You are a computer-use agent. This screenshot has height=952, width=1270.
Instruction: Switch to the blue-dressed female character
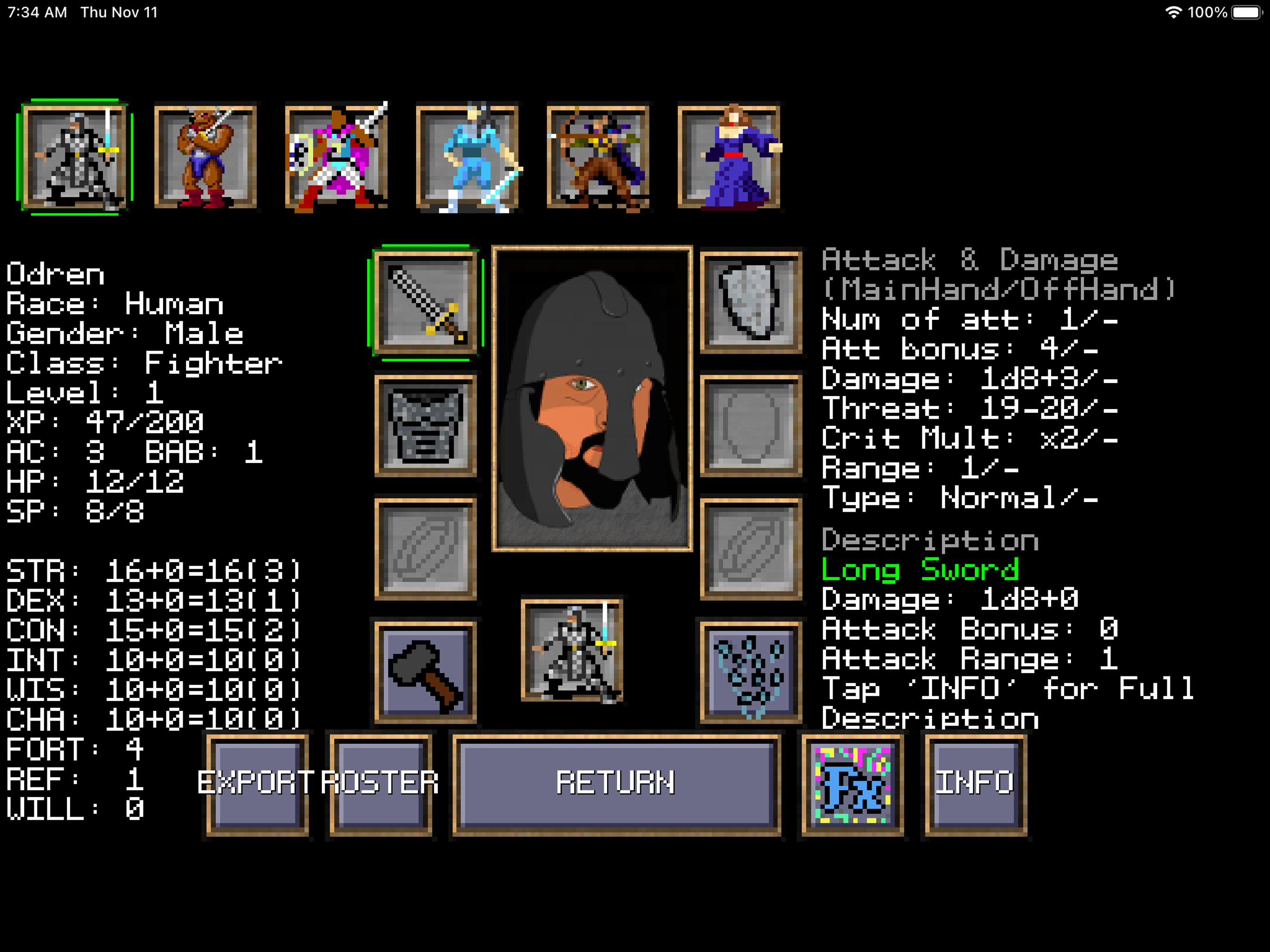pos(729,155)
